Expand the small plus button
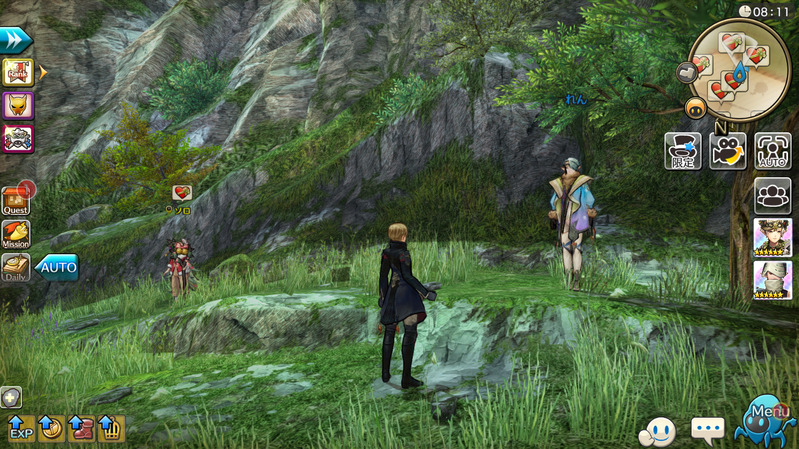This screenshot has height=449, width=799. point(11,397)
